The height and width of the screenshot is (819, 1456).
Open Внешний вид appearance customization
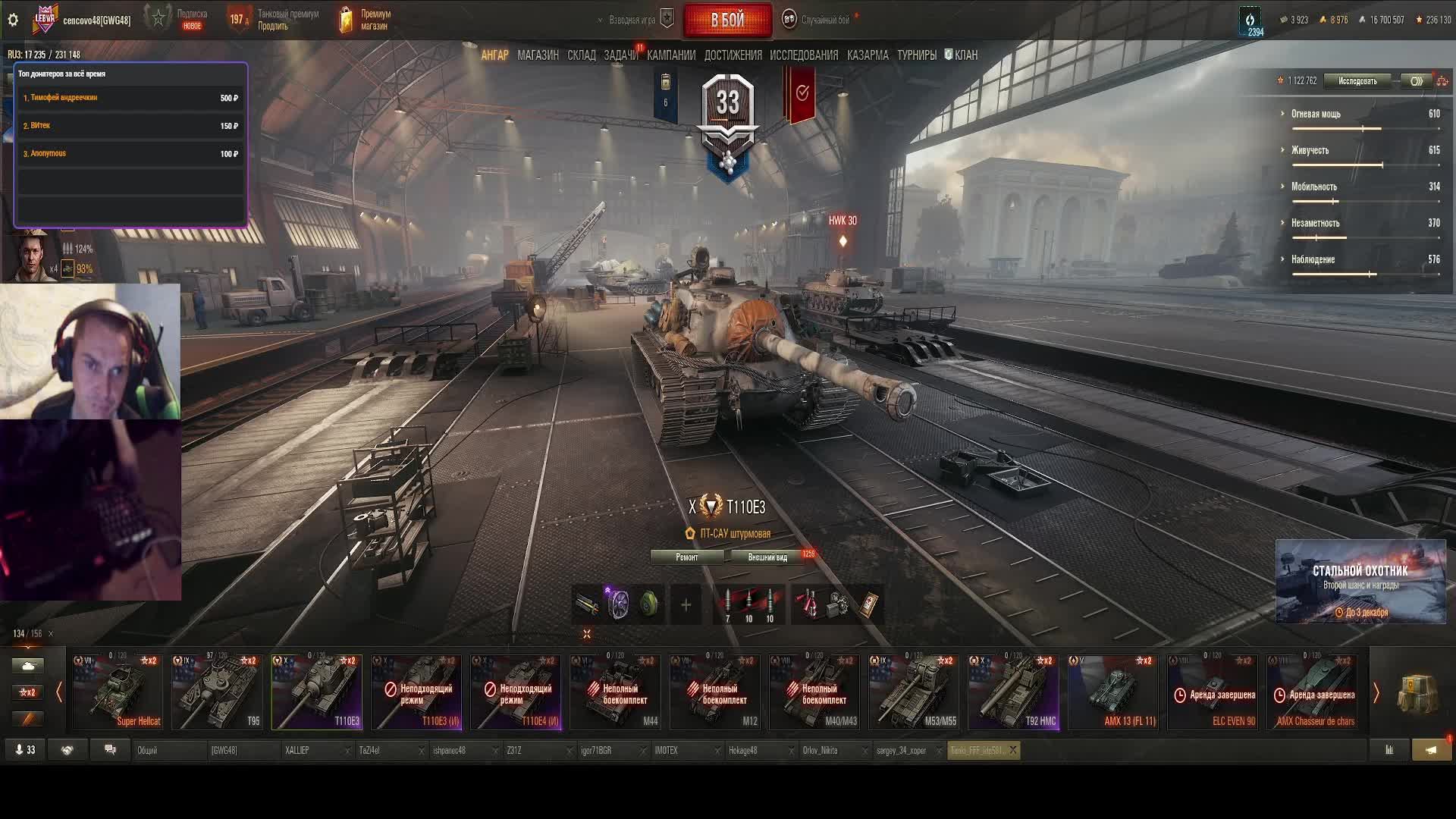[x=767, y=557]
